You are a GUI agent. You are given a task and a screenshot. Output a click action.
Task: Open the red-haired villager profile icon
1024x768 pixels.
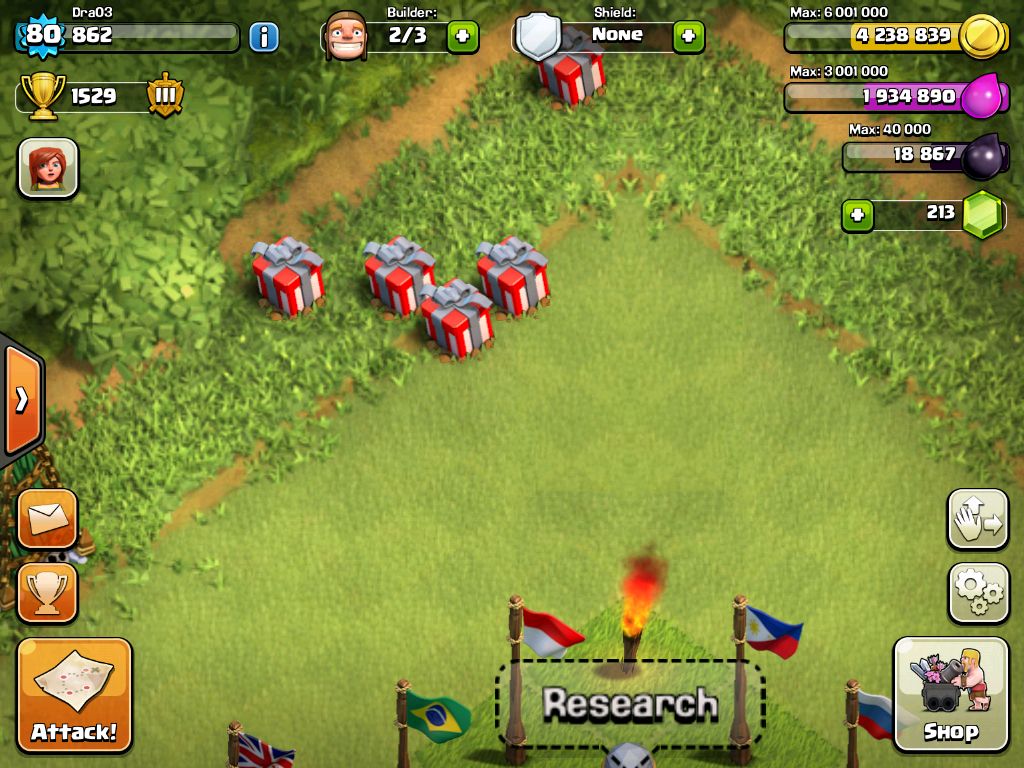coord(48,167)
